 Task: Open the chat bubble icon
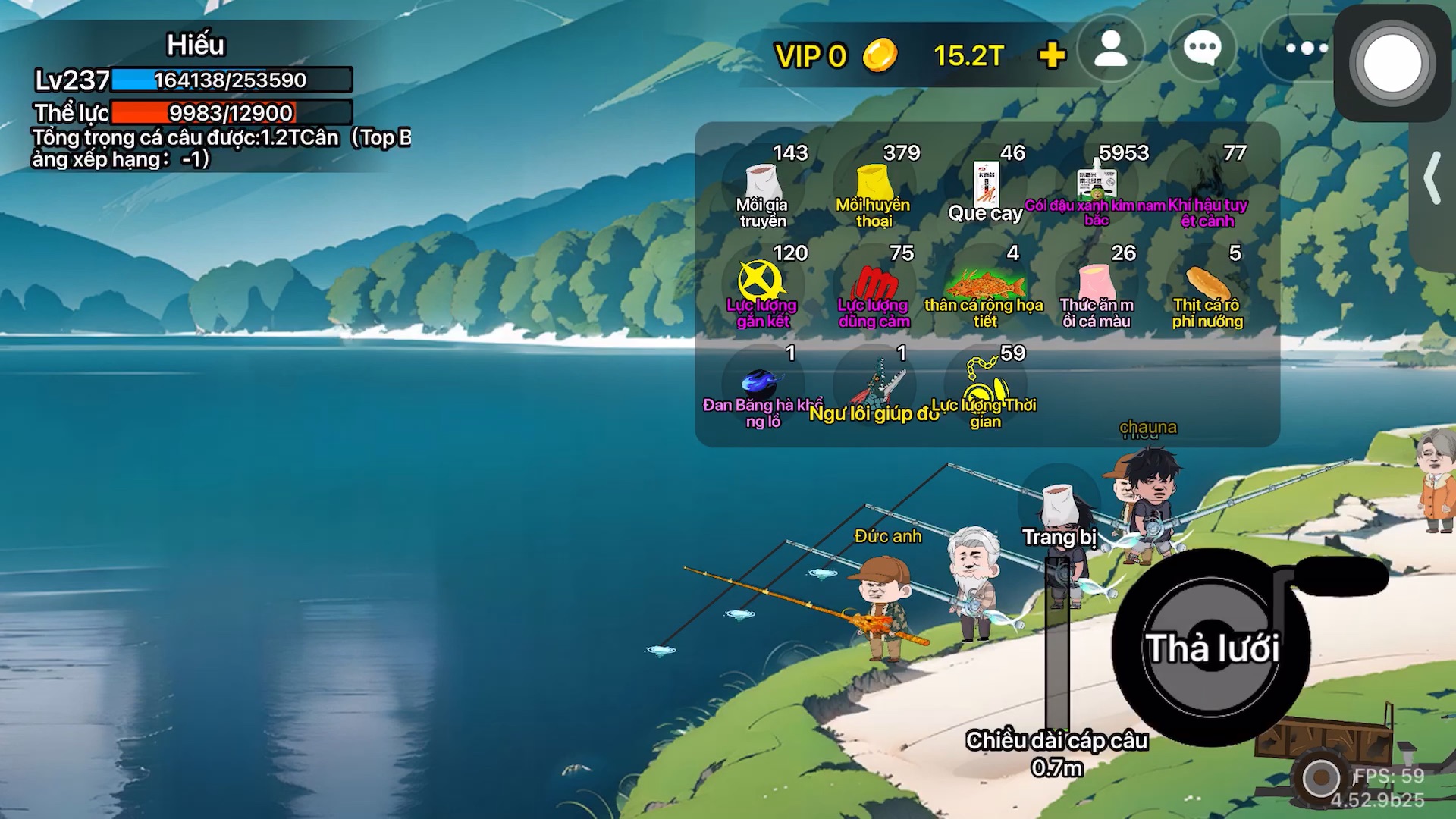(x=1202, y=50)
